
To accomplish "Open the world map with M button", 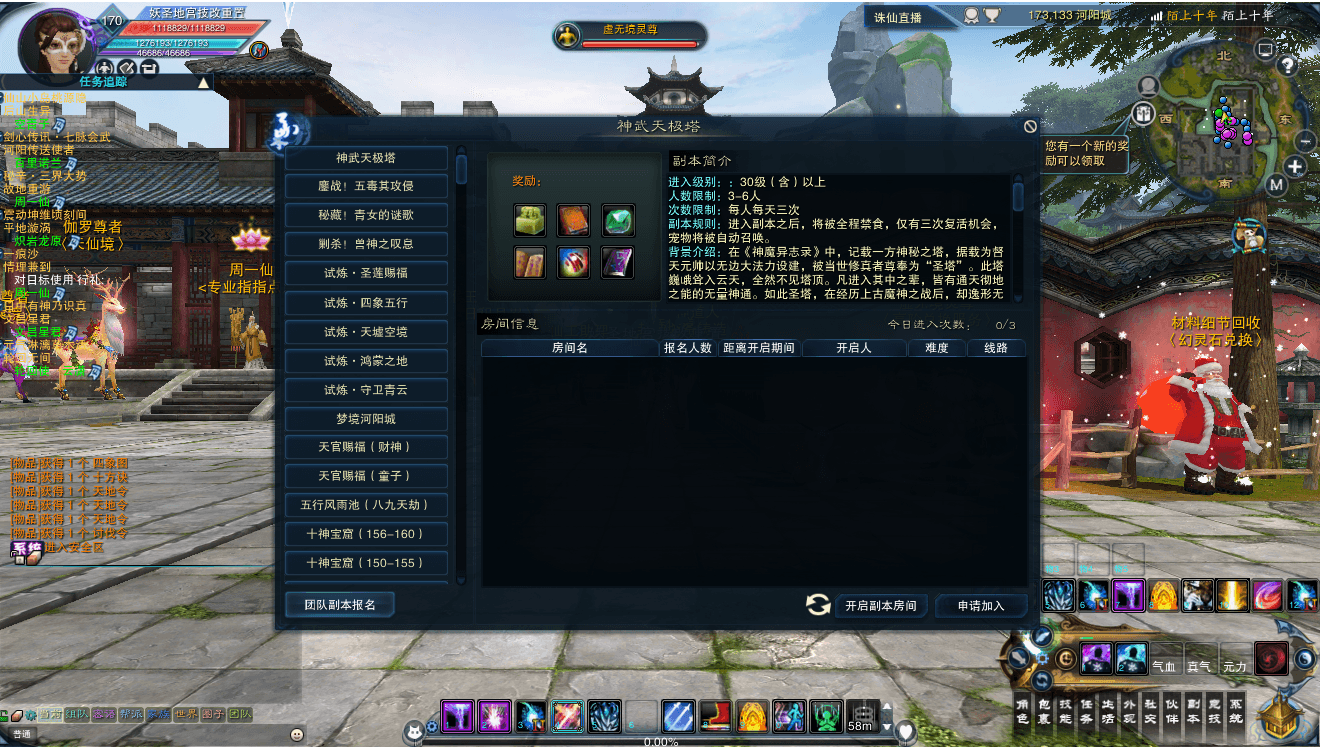I will (x=1276, y=185).
